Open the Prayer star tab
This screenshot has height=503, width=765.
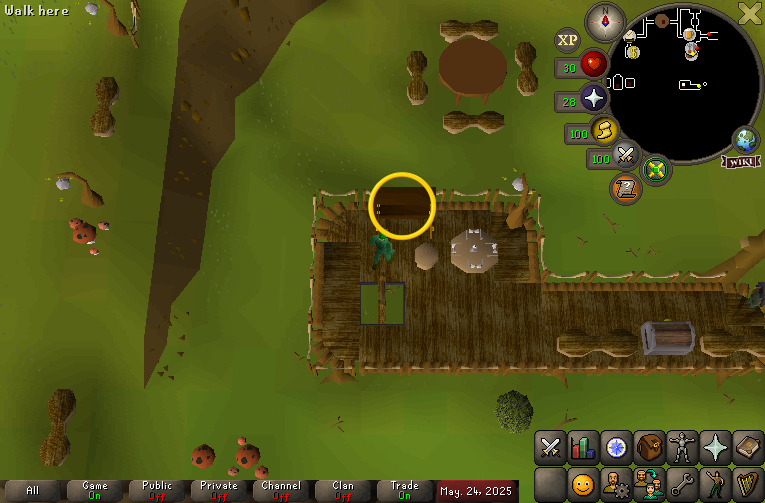[714, 448]
